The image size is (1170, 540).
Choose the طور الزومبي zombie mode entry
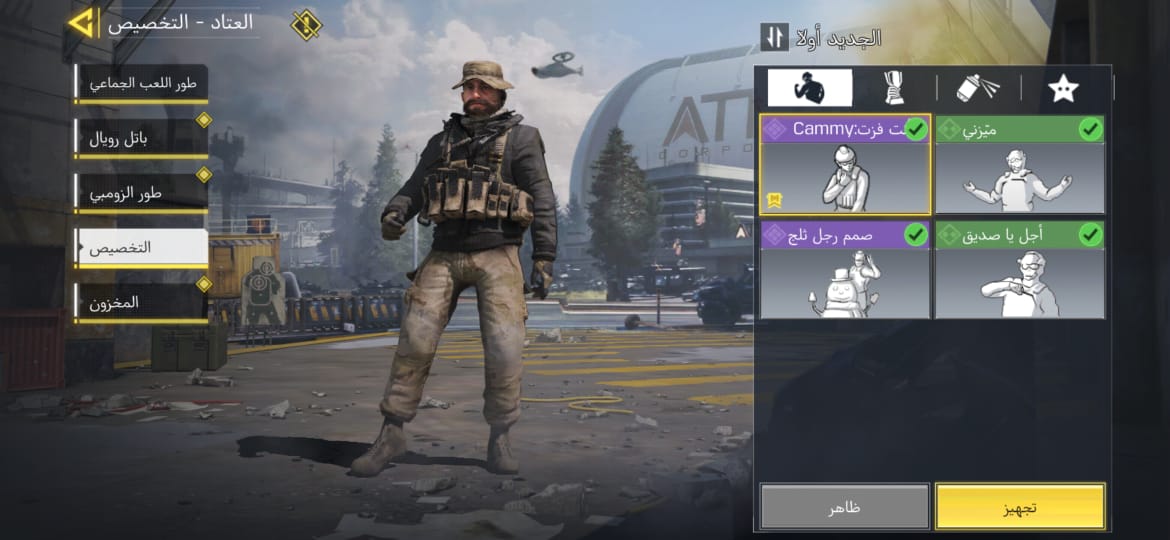pos(141,192)
